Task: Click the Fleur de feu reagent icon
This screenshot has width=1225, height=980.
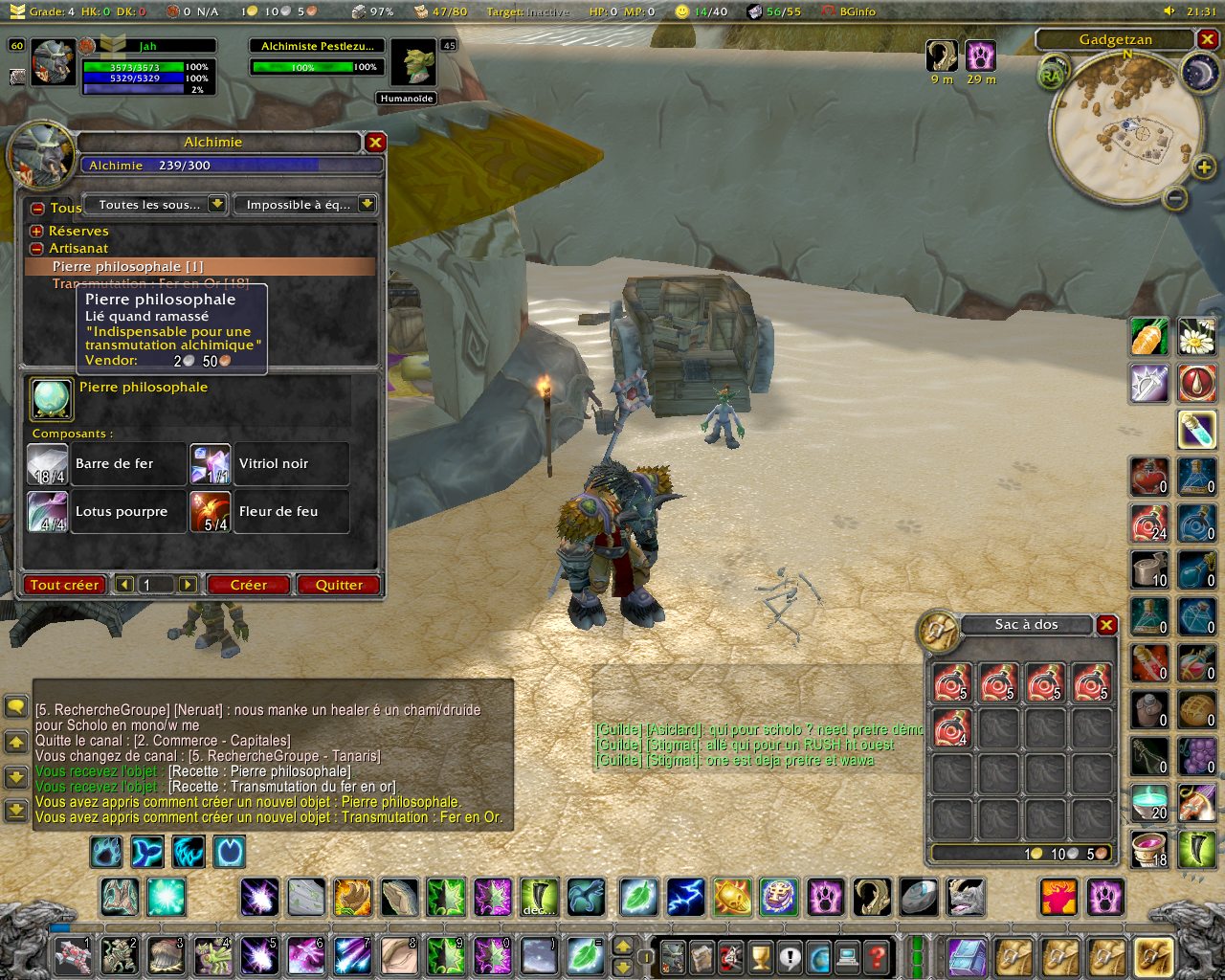Action: [x=210, y=512]
